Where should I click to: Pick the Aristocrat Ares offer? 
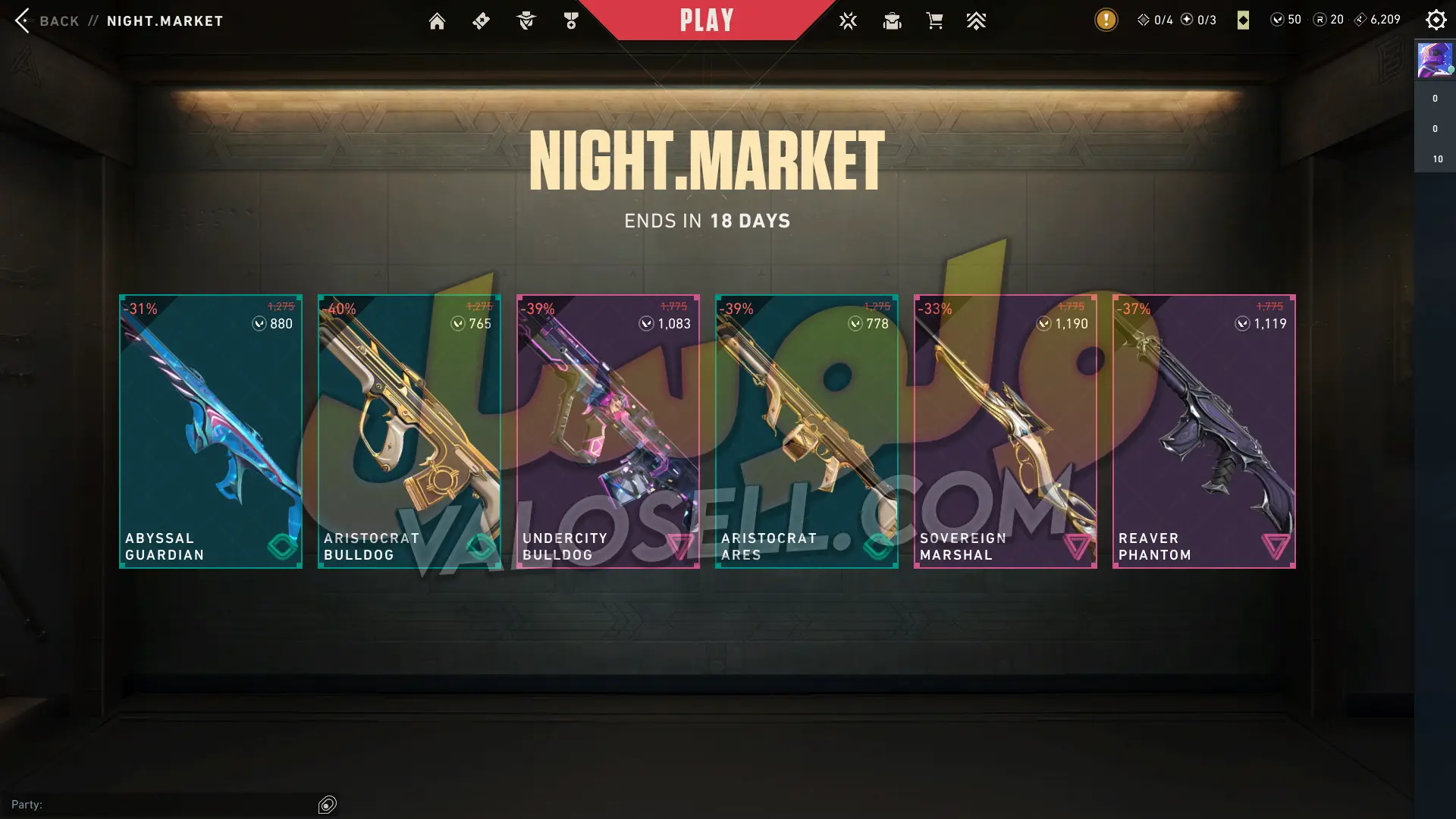point(807,431)
